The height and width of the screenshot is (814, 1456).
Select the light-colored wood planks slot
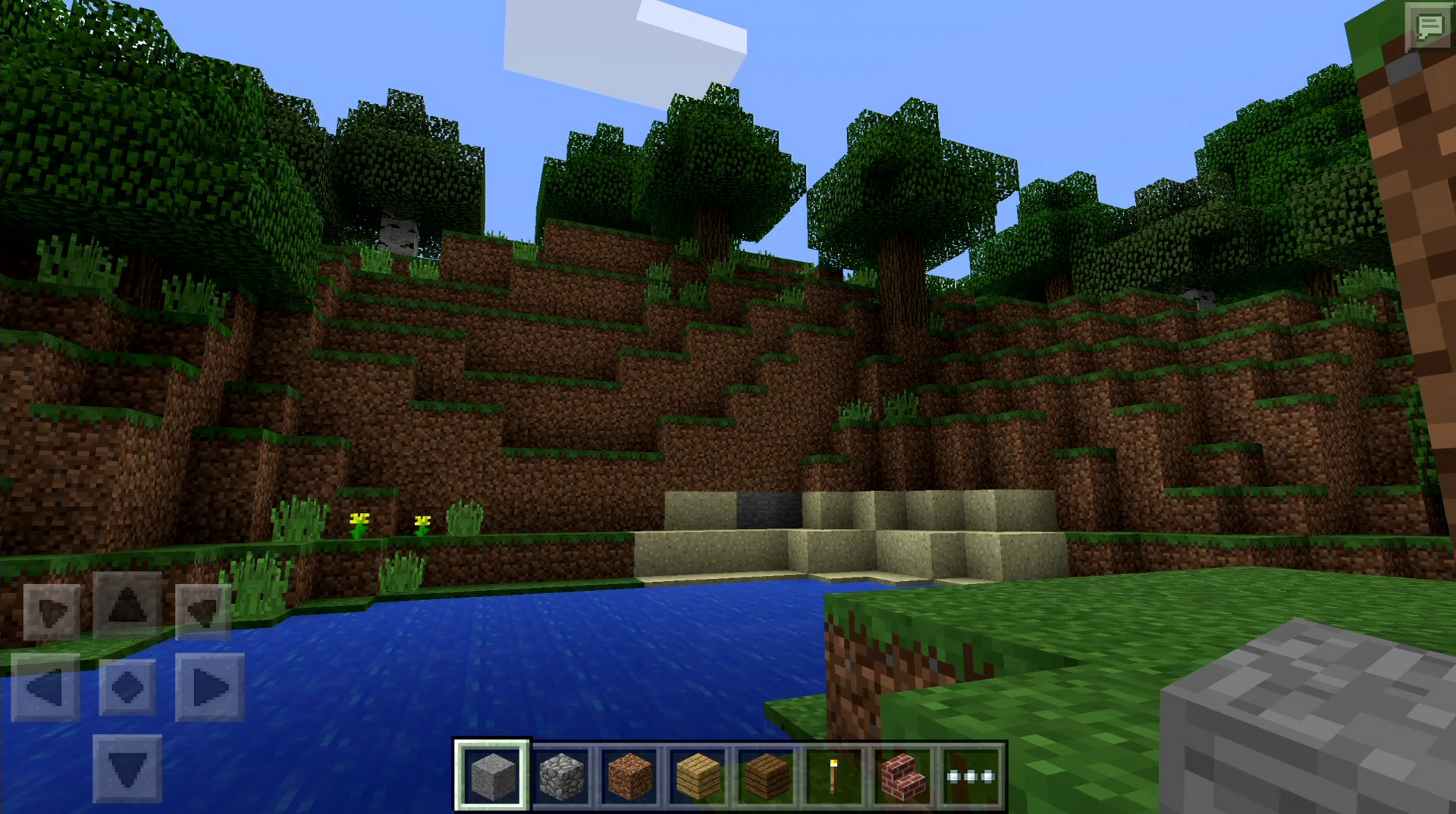click(x=698, y=776)
